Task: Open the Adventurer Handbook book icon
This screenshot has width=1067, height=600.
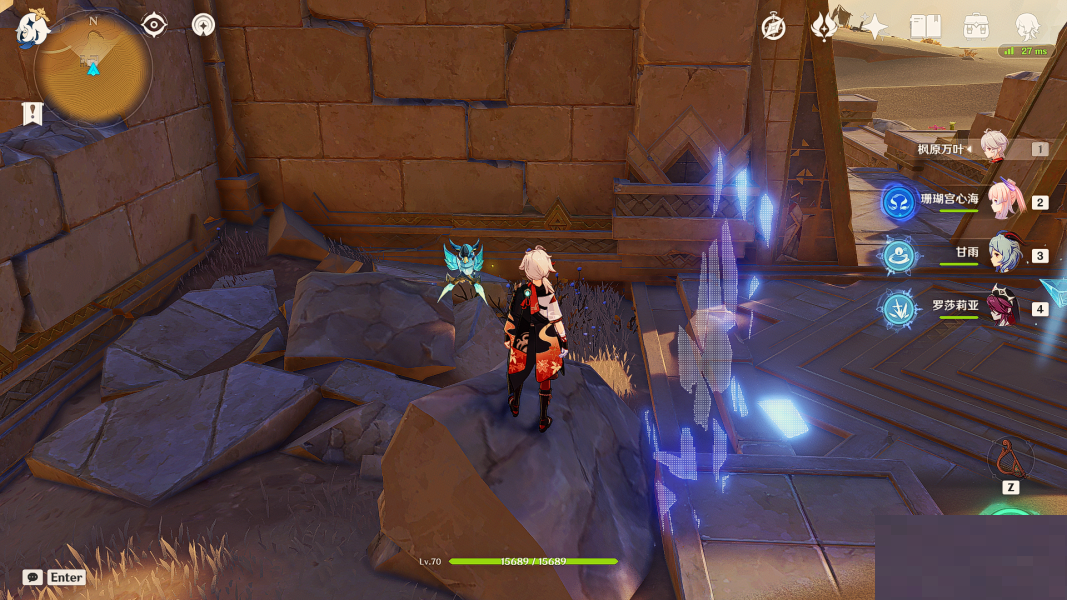Action: coord(925,27)
